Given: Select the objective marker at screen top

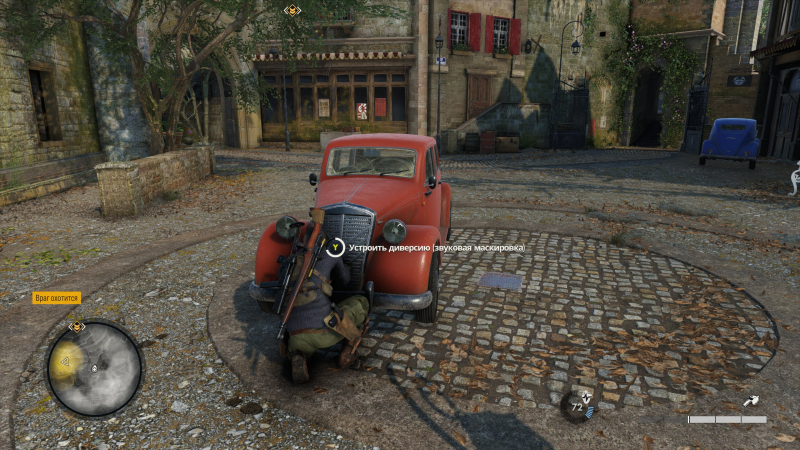Looking at the screenshot, I should [292, 10].
